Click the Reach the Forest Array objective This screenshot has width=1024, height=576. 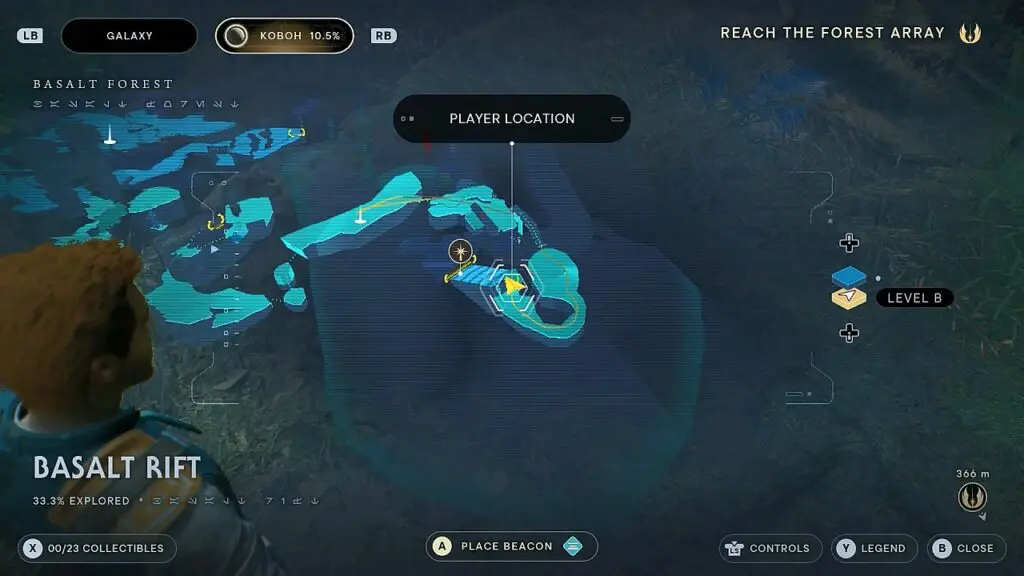[832, 33]
